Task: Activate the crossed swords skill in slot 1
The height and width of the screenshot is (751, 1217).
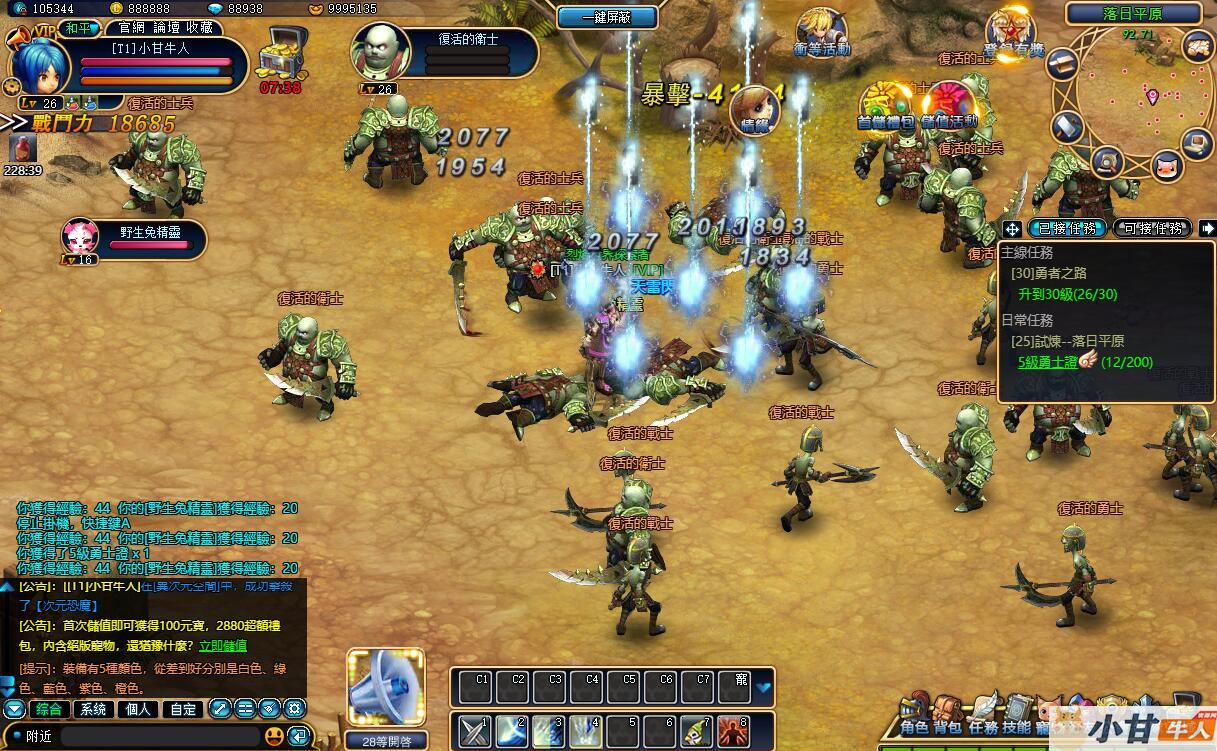Action: 476,731
